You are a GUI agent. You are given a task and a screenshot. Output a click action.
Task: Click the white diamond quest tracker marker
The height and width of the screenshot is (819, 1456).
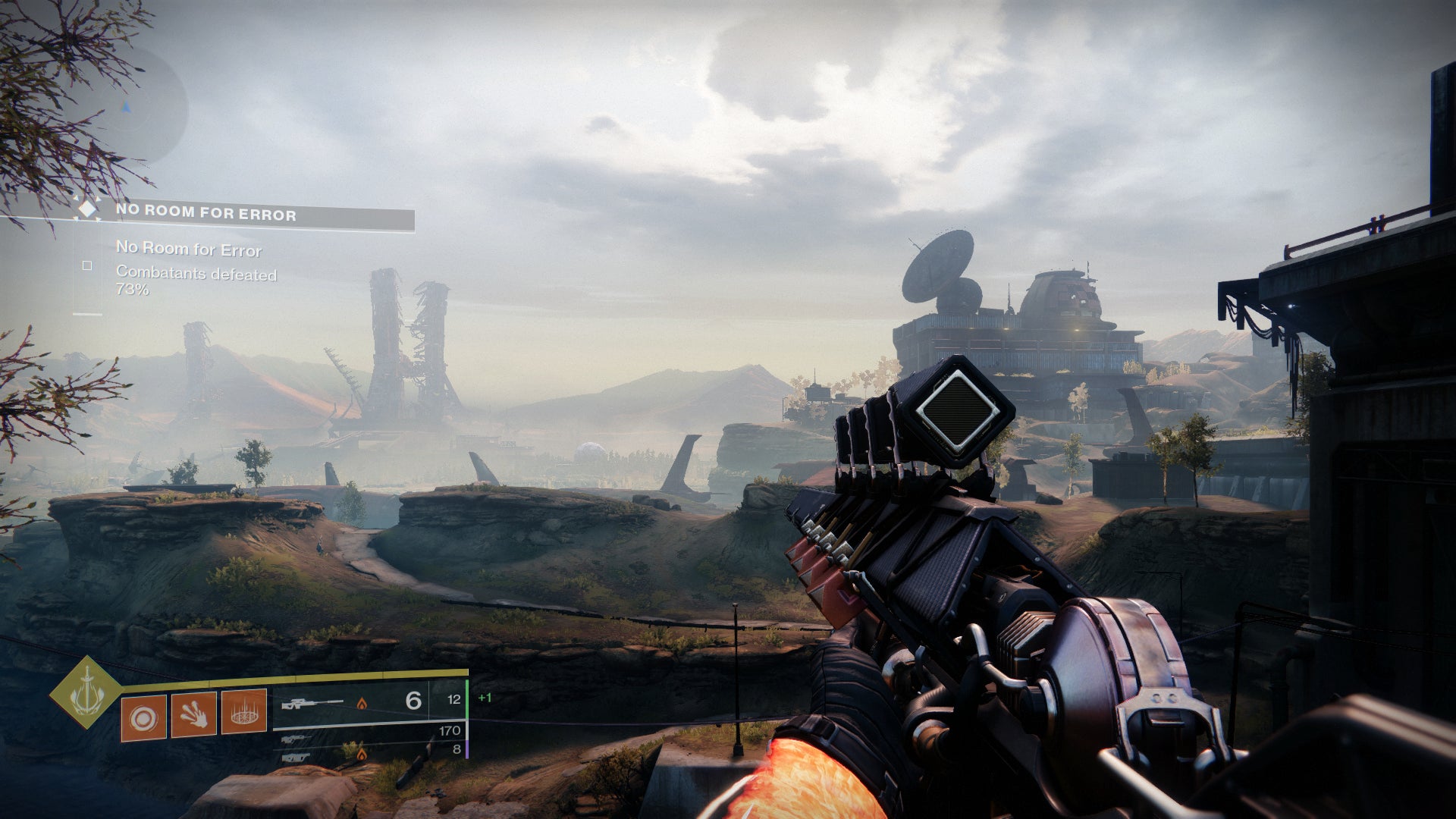tap(89, 209)
